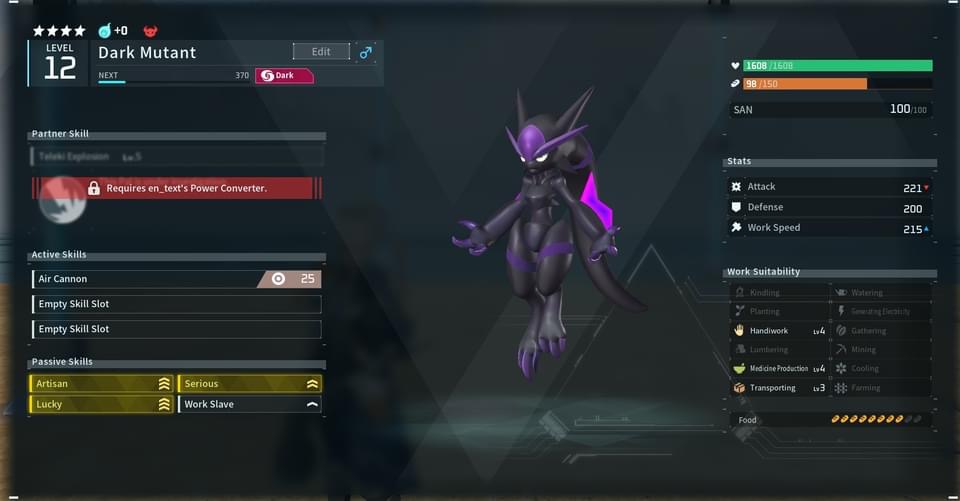The image size is (960, 501).
Task: Choose the Serious passive skill
Action: [x=249, y=384]
